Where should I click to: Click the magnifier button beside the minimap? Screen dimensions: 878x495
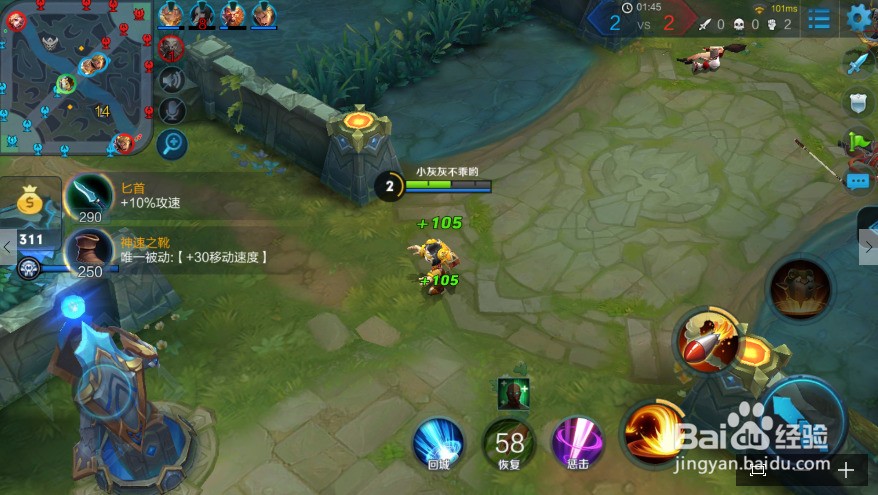click(172, 144)
